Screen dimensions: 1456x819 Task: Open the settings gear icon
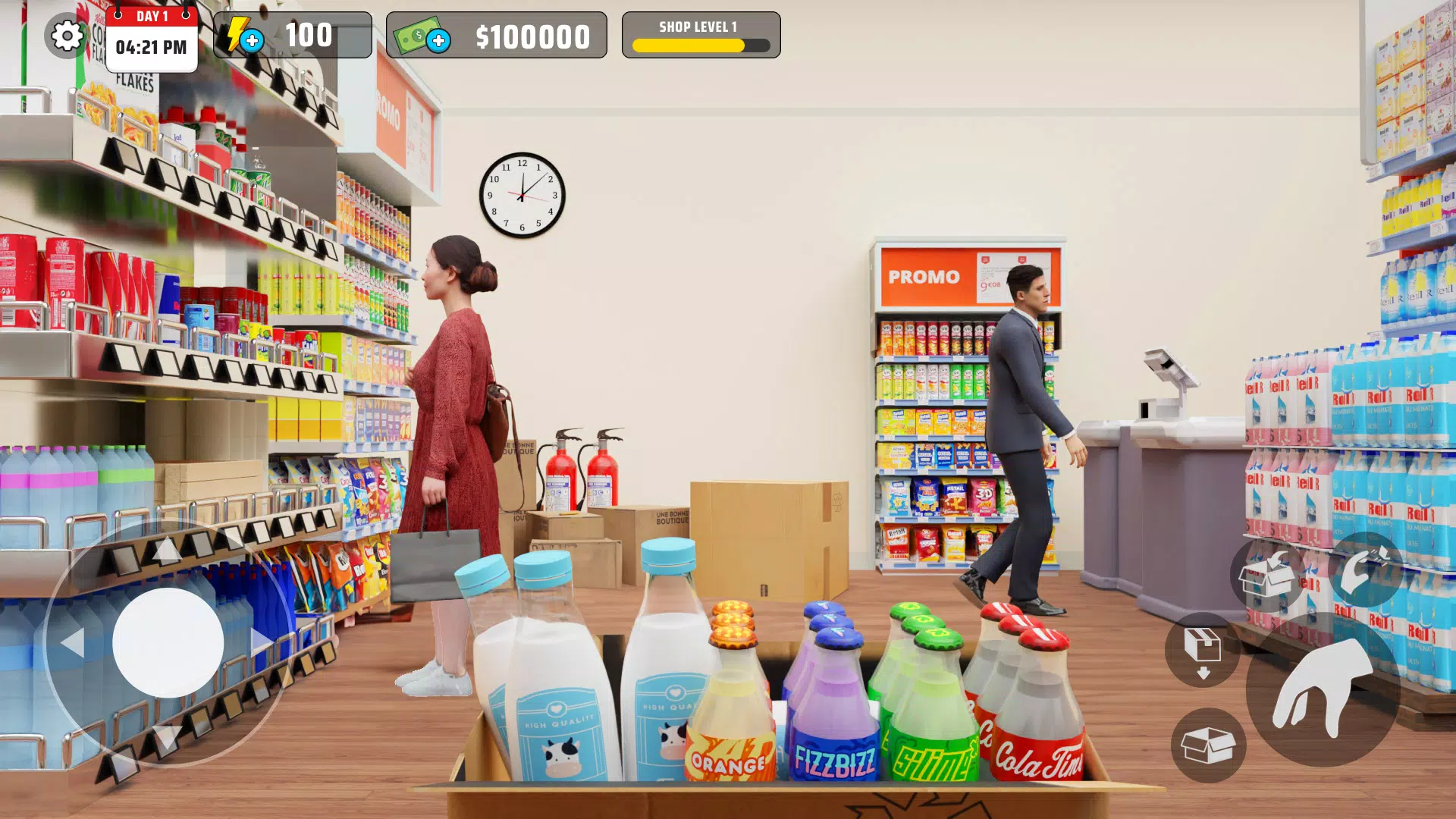[66, 36]
